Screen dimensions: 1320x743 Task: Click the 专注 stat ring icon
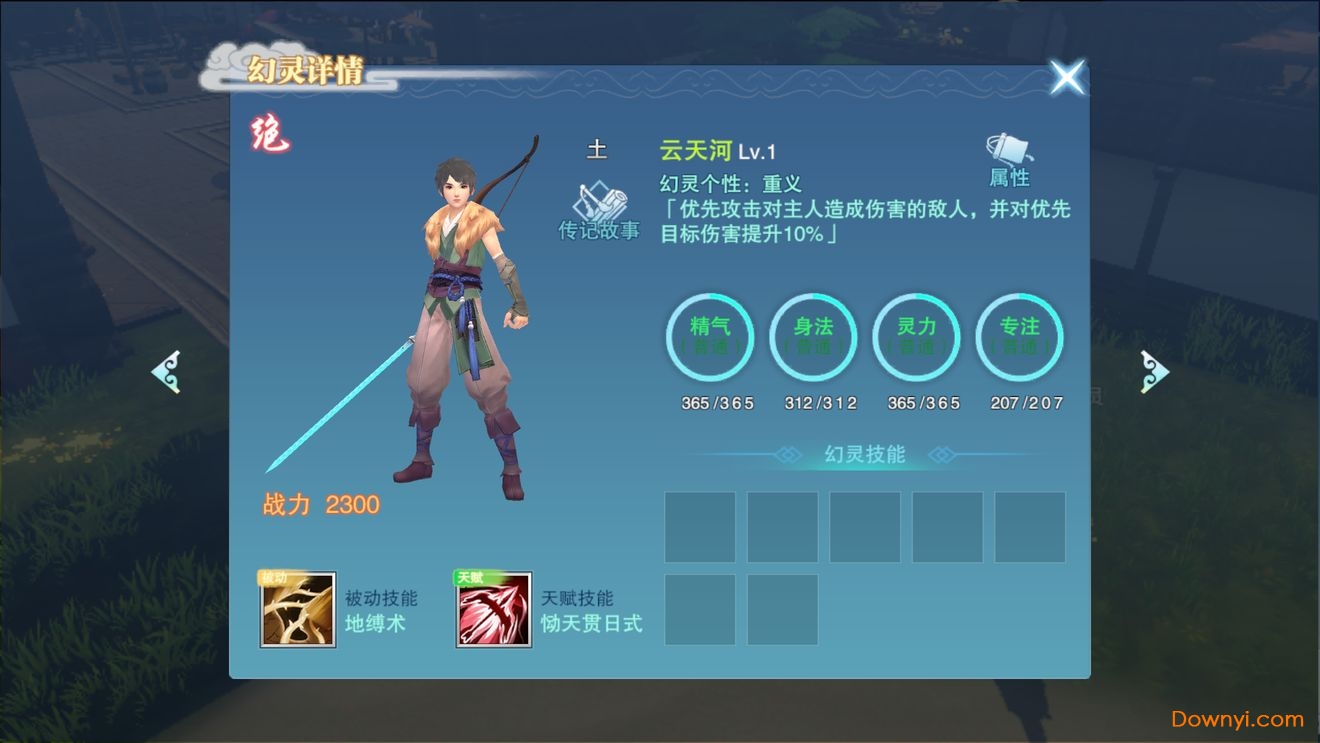1021,338
